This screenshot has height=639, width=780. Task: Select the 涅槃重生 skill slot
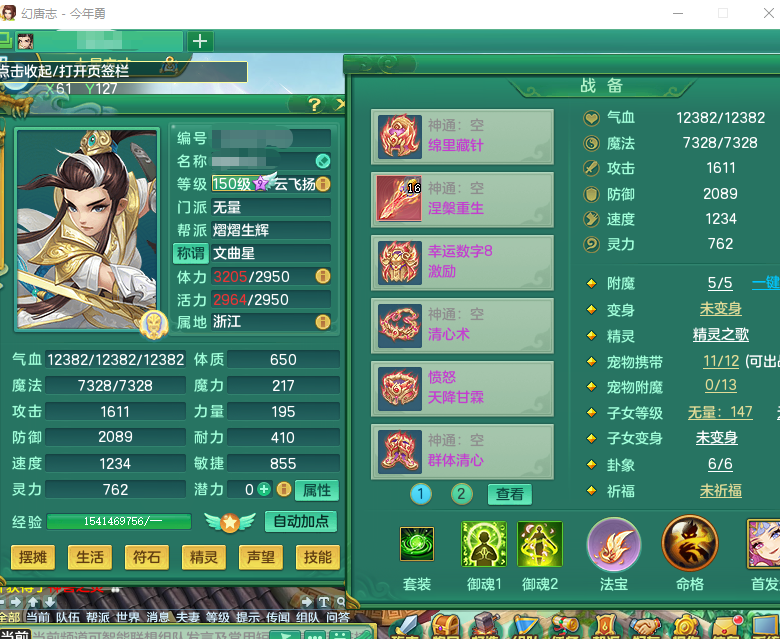(462, 198)
